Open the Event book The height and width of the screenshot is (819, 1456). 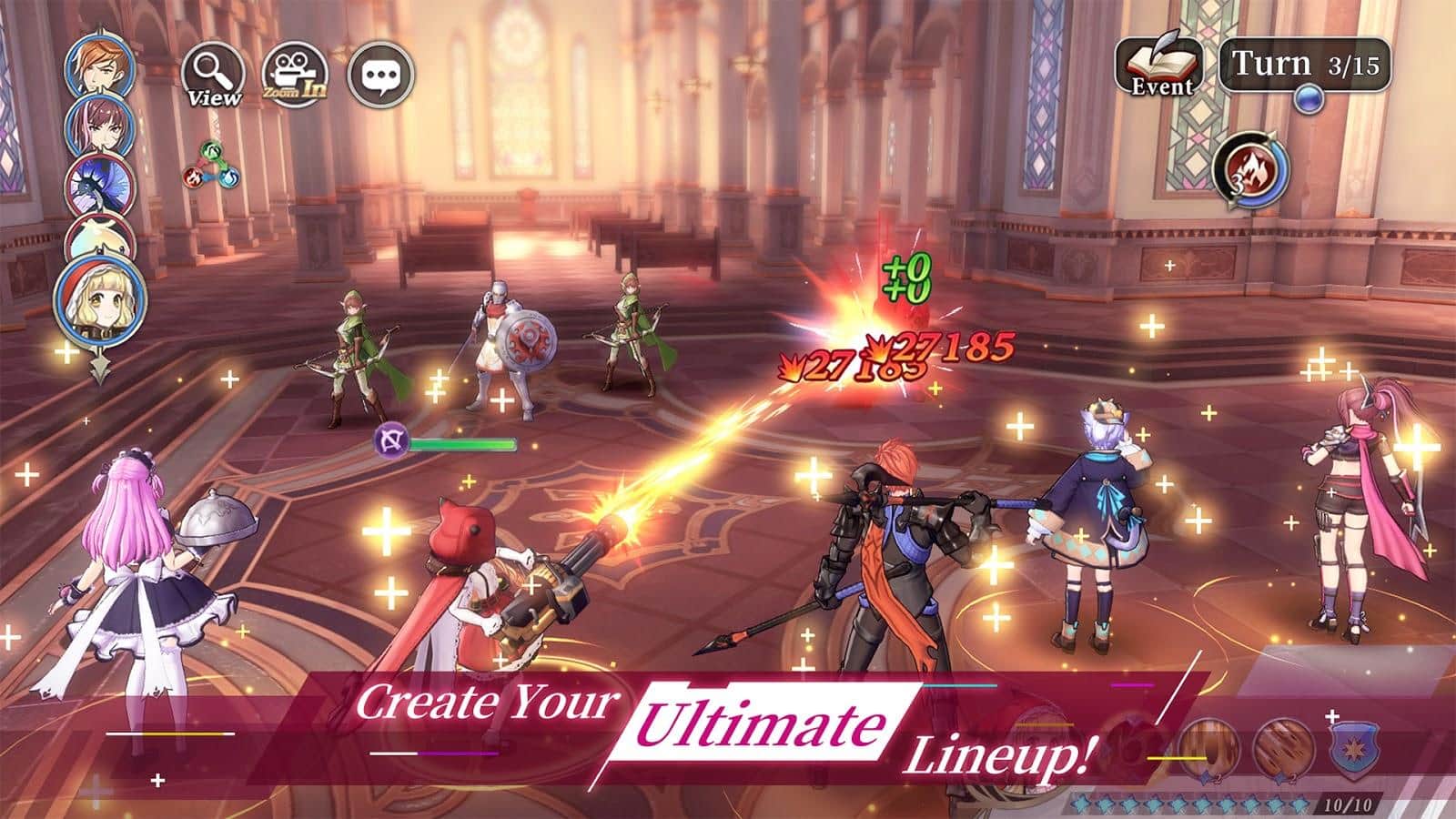1160,66
